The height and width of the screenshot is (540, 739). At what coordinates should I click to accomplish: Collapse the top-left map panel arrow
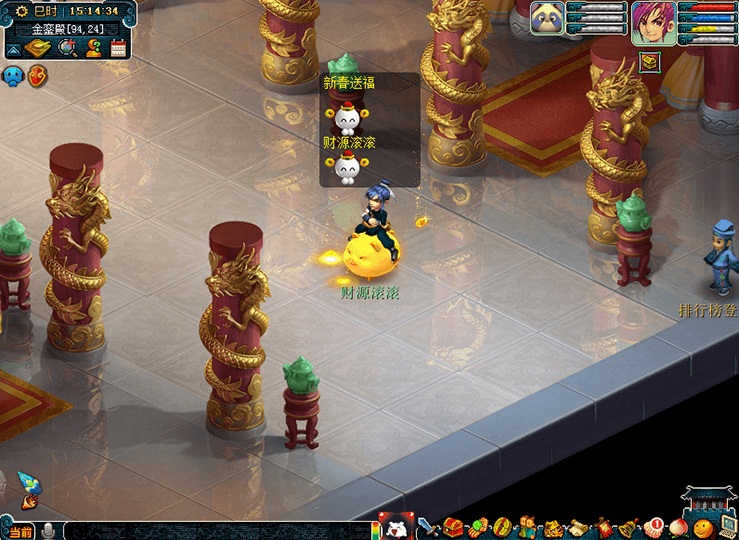click(x=13, y=48)
